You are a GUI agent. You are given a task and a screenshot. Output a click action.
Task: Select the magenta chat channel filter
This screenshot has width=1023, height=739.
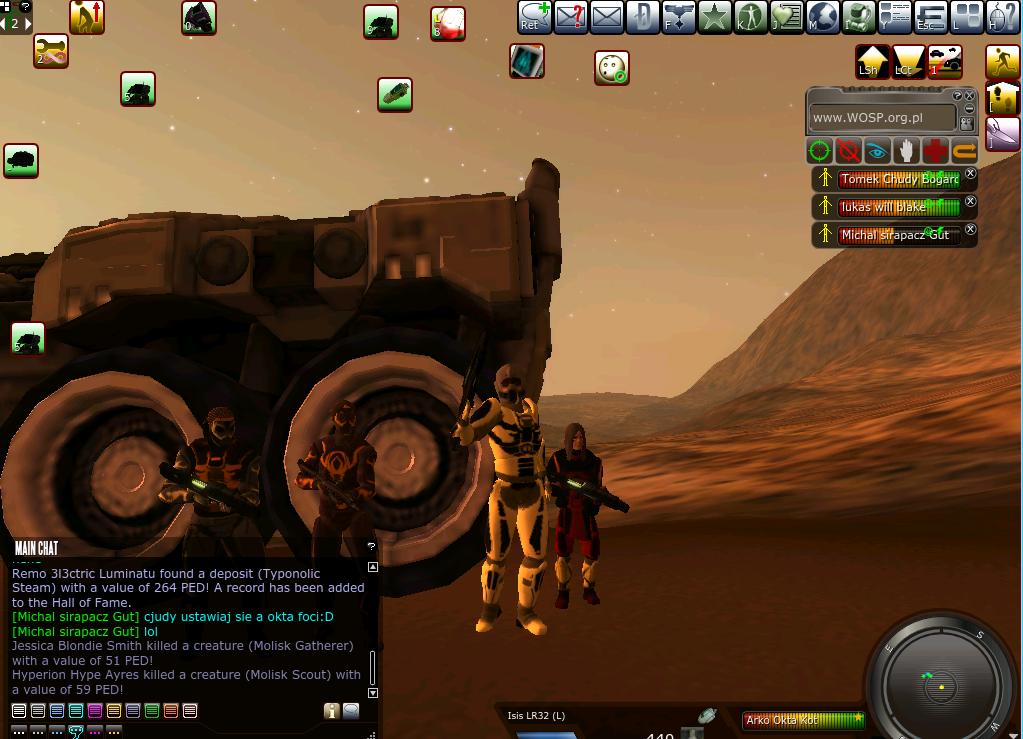[95, 711]
